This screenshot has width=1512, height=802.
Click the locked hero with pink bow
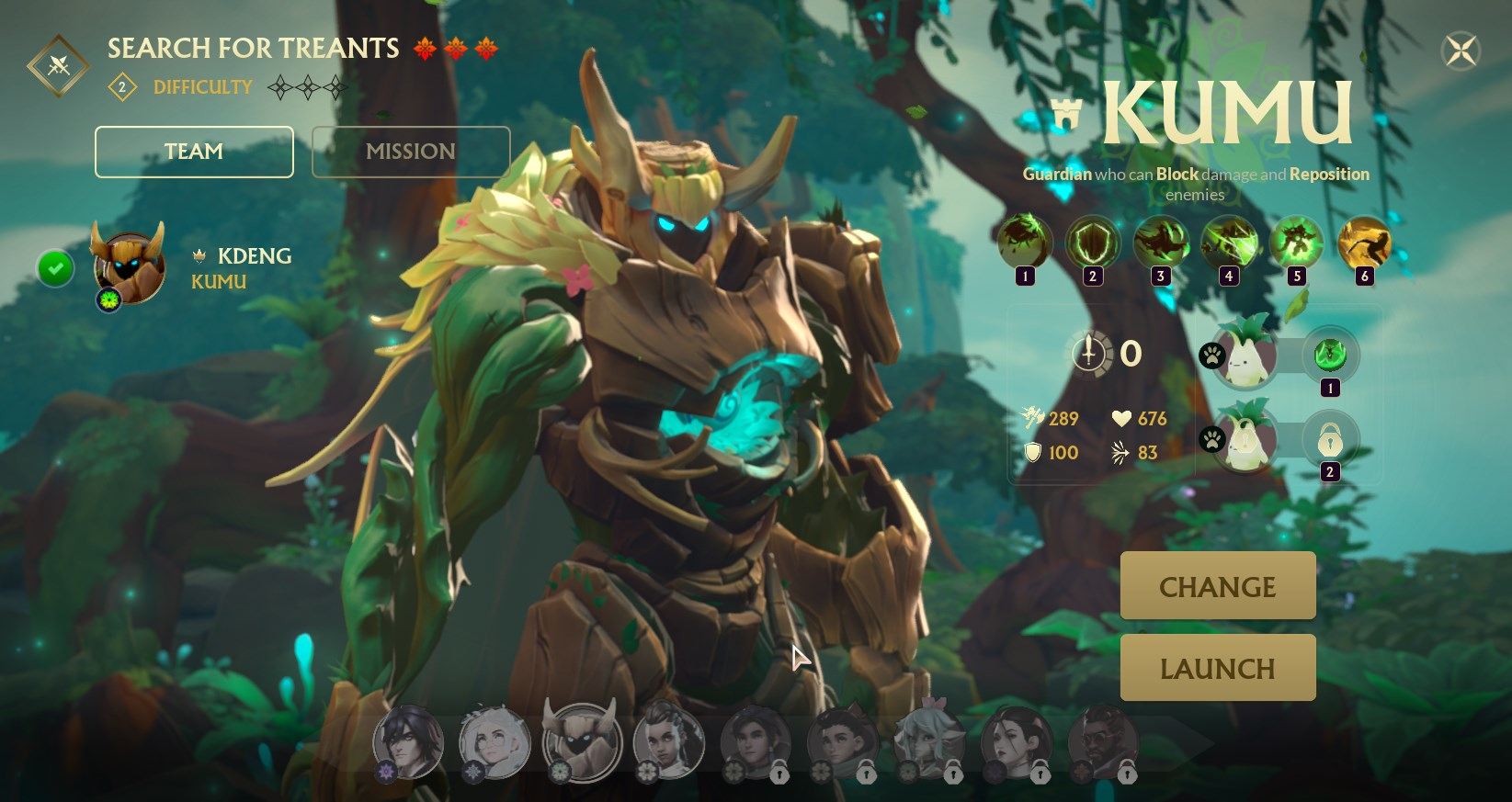tap(929, 741)
